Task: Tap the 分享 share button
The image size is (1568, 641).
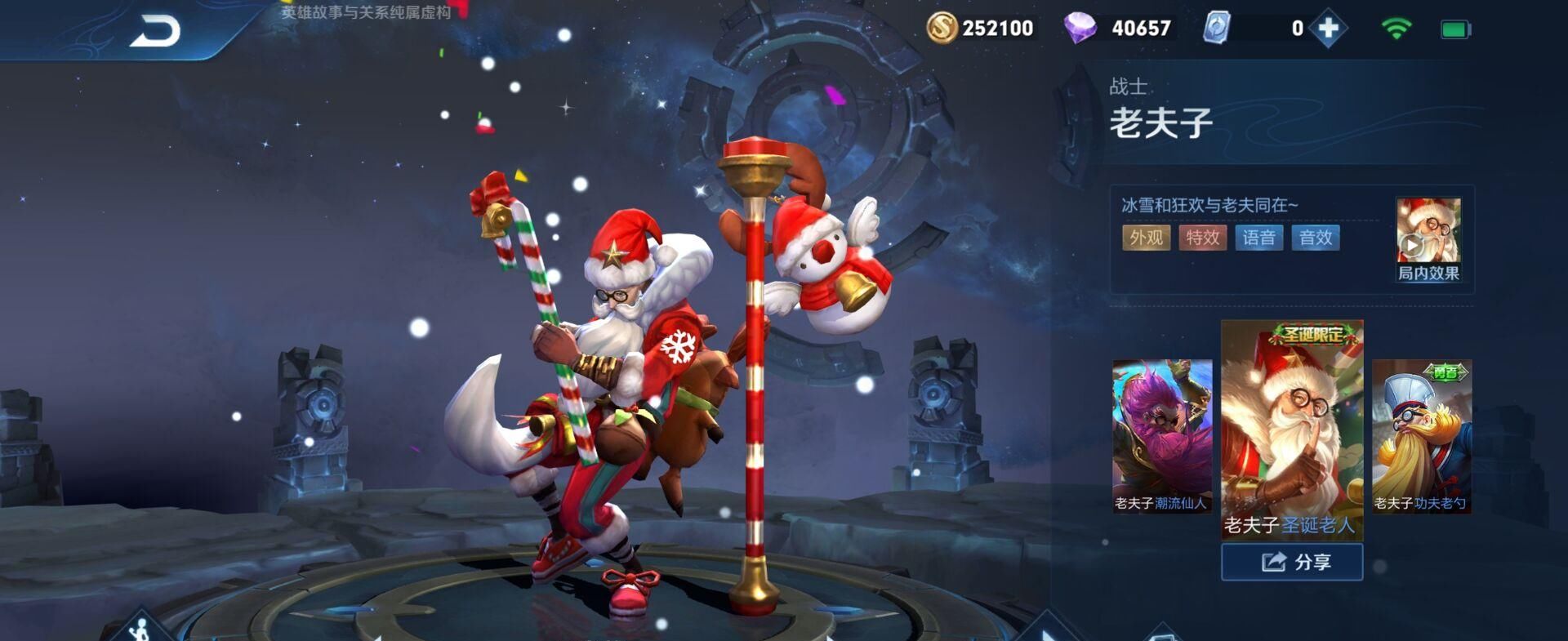Action: [1291, 562]
